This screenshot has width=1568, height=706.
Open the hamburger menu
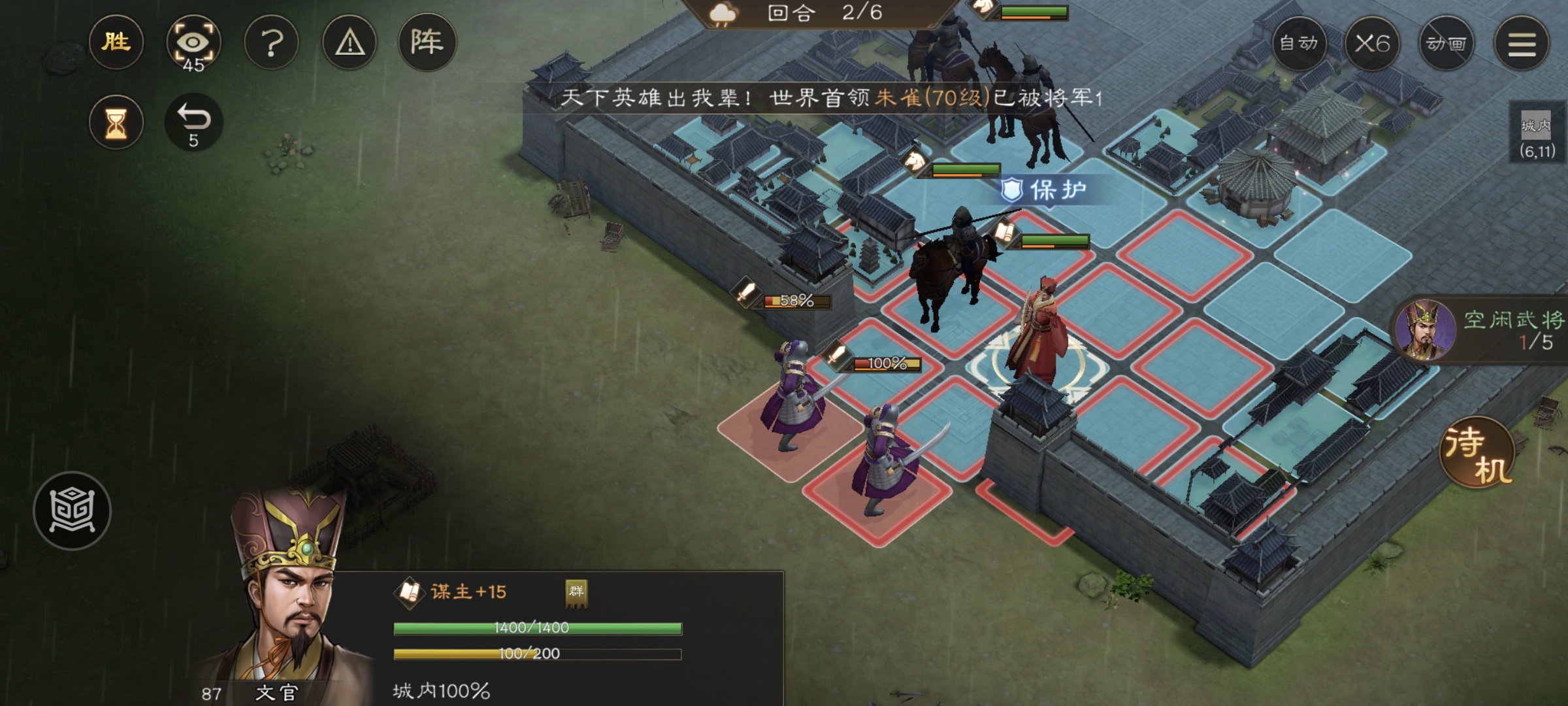1522,44
